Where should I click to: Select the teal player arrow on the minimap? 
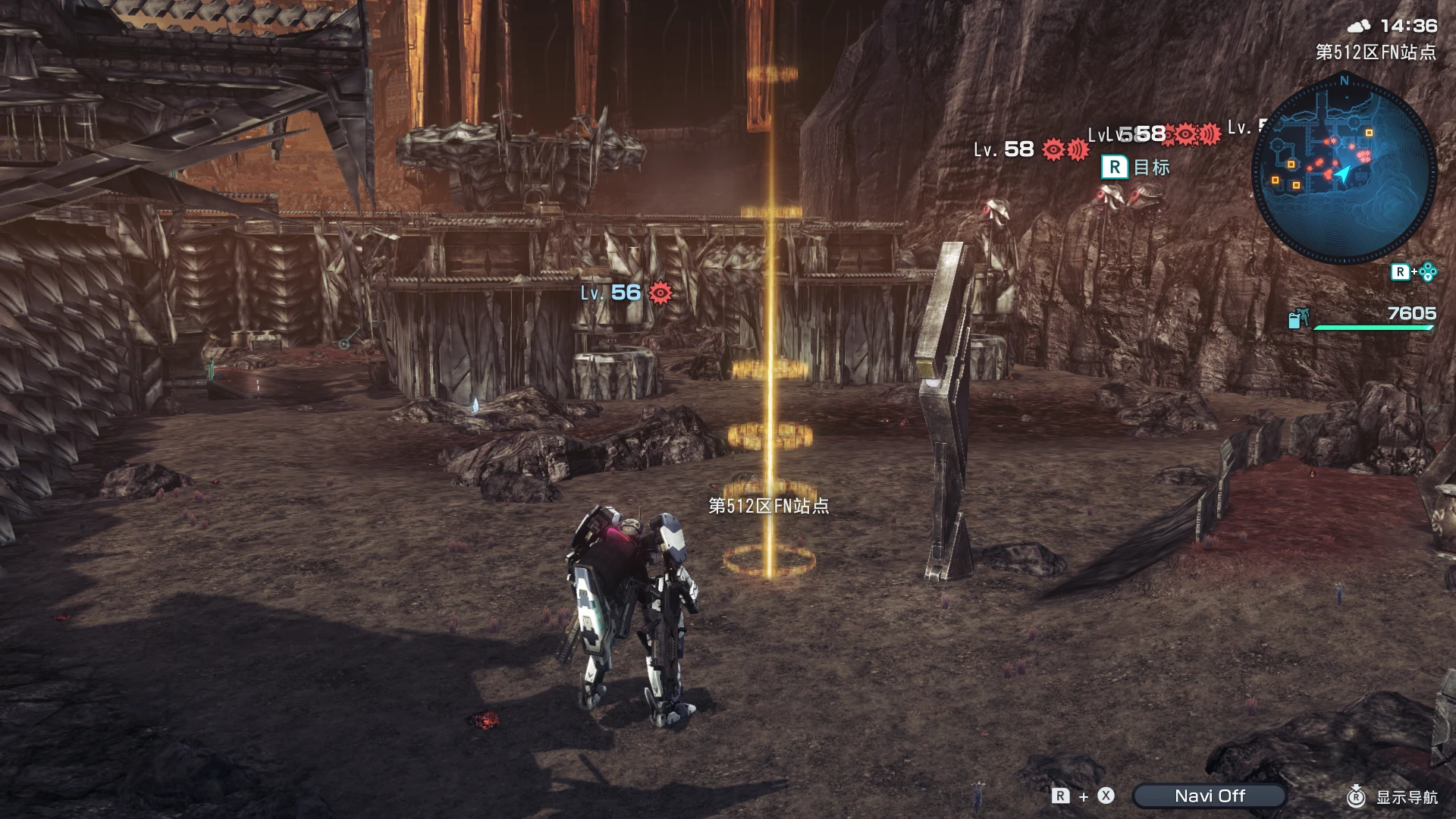(x=1342, y=172)
